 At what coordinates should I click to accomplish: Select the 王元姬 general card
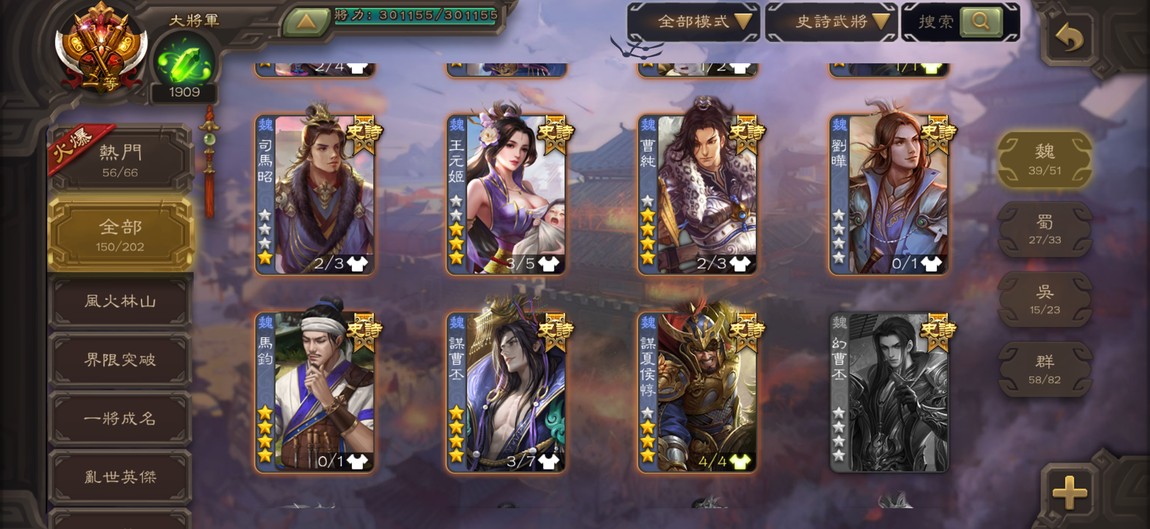click(507, 195)
